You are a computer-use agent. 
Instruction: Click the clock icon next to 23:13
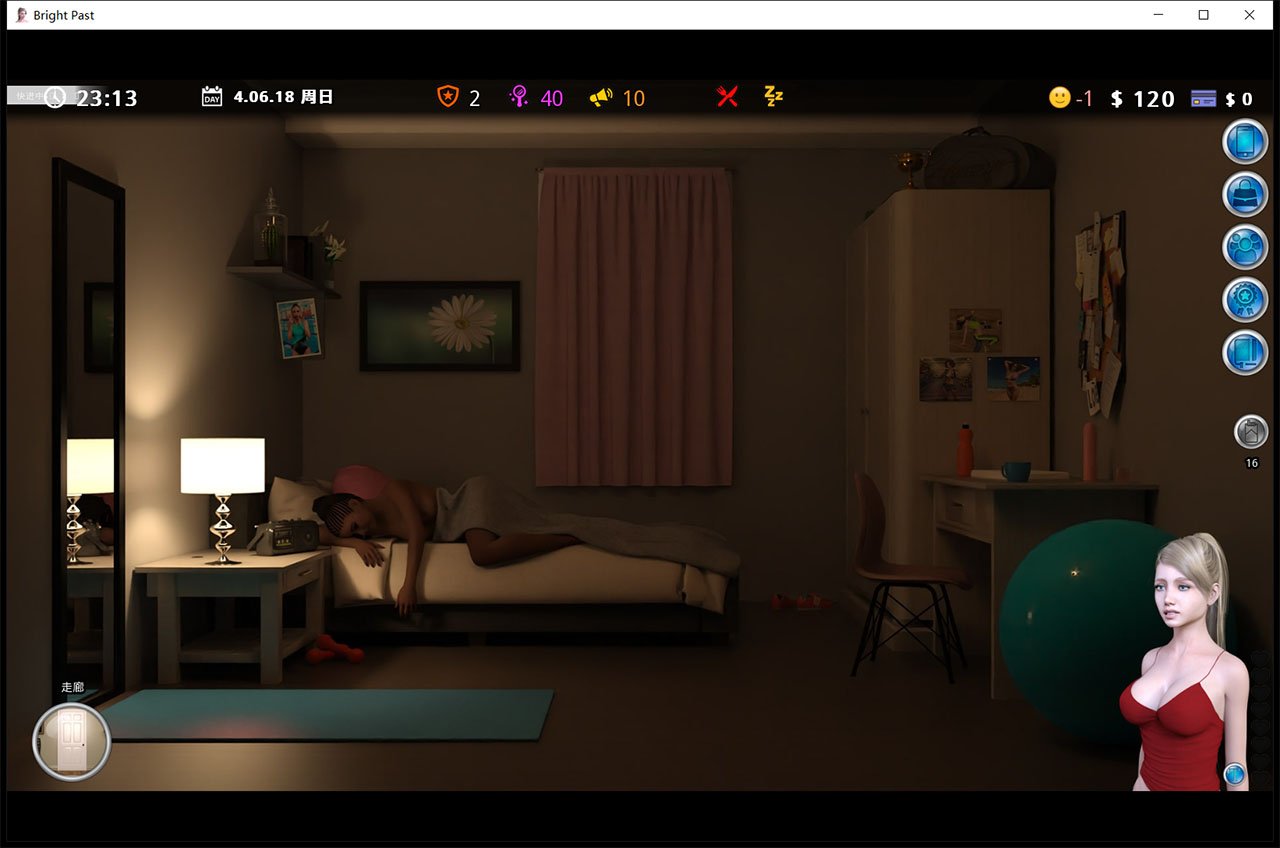(x=56, y=97)
